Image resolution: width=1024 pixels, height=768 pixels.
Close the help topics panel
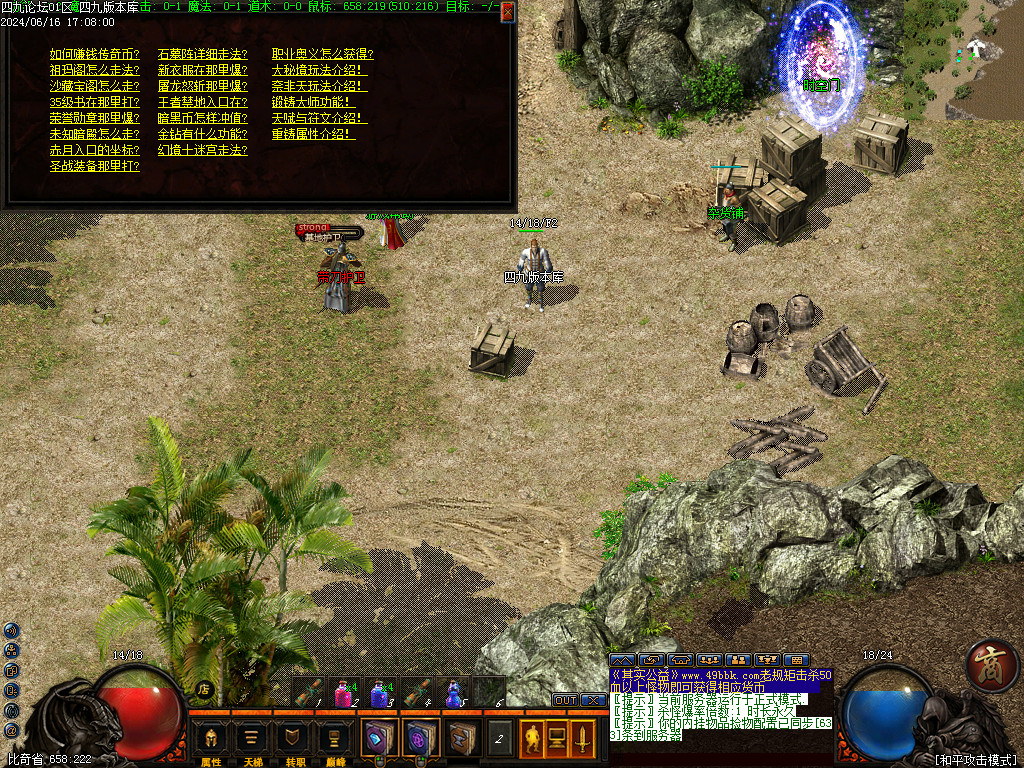coord(508,12)
